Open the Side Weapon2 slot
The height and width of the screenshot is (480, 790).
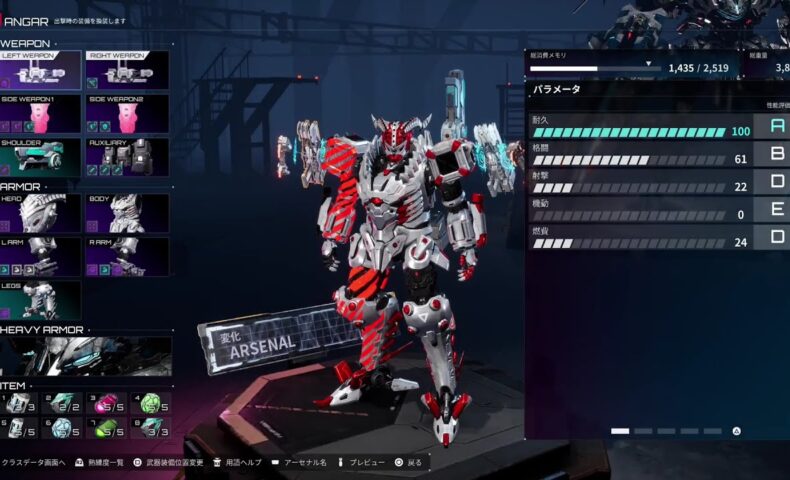pyautogui.click(x=127, y=114)
